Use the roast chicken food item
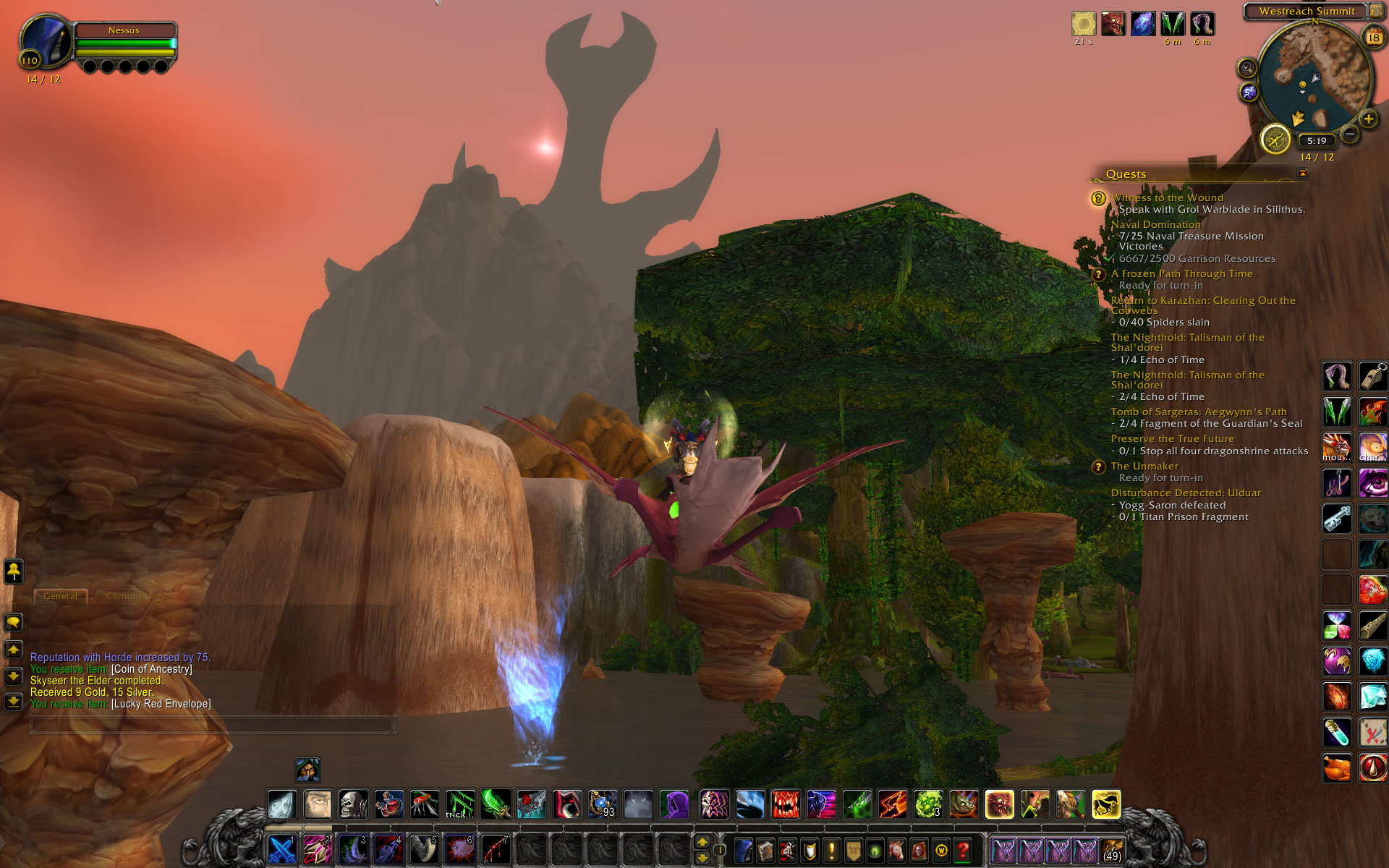The width and height of the screenshot is (1389, 868). [1336, 768]
